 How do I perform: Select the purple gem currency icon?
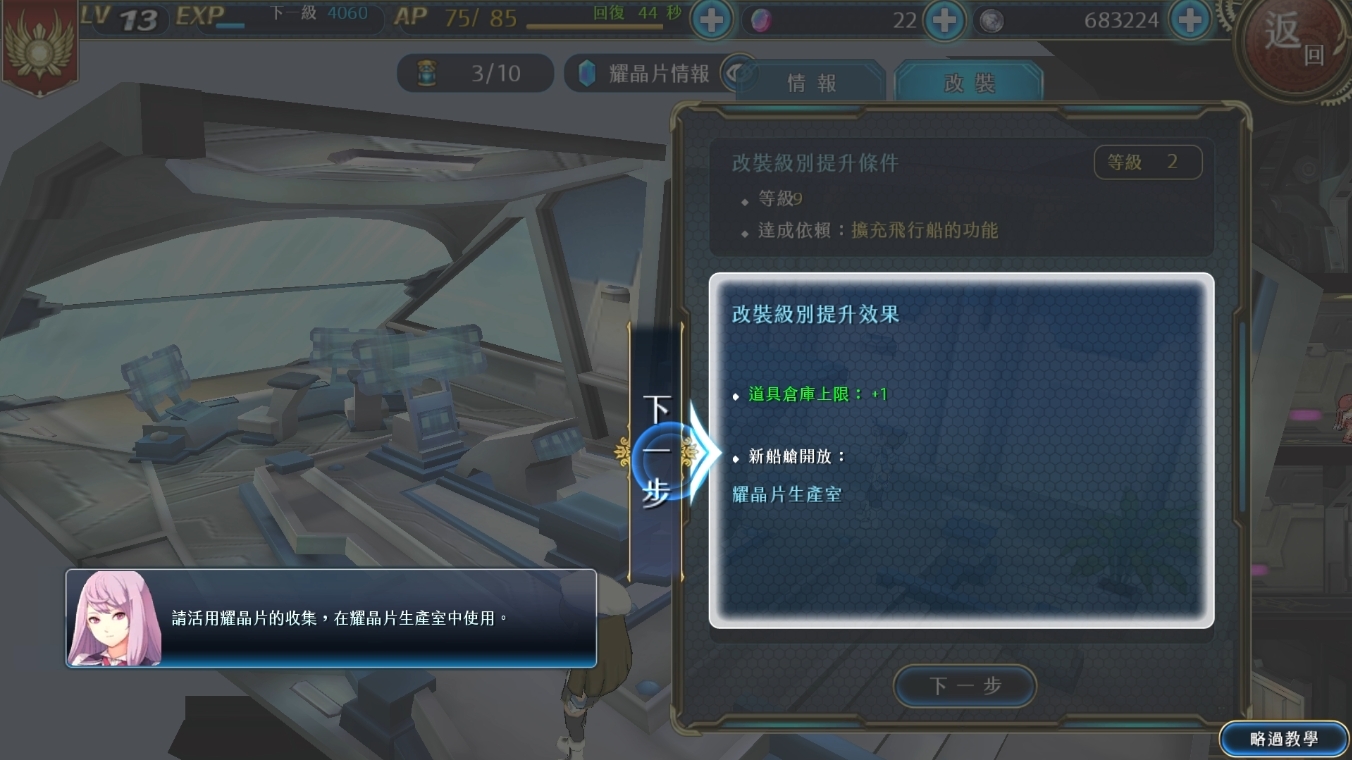(x=762, y=20)
